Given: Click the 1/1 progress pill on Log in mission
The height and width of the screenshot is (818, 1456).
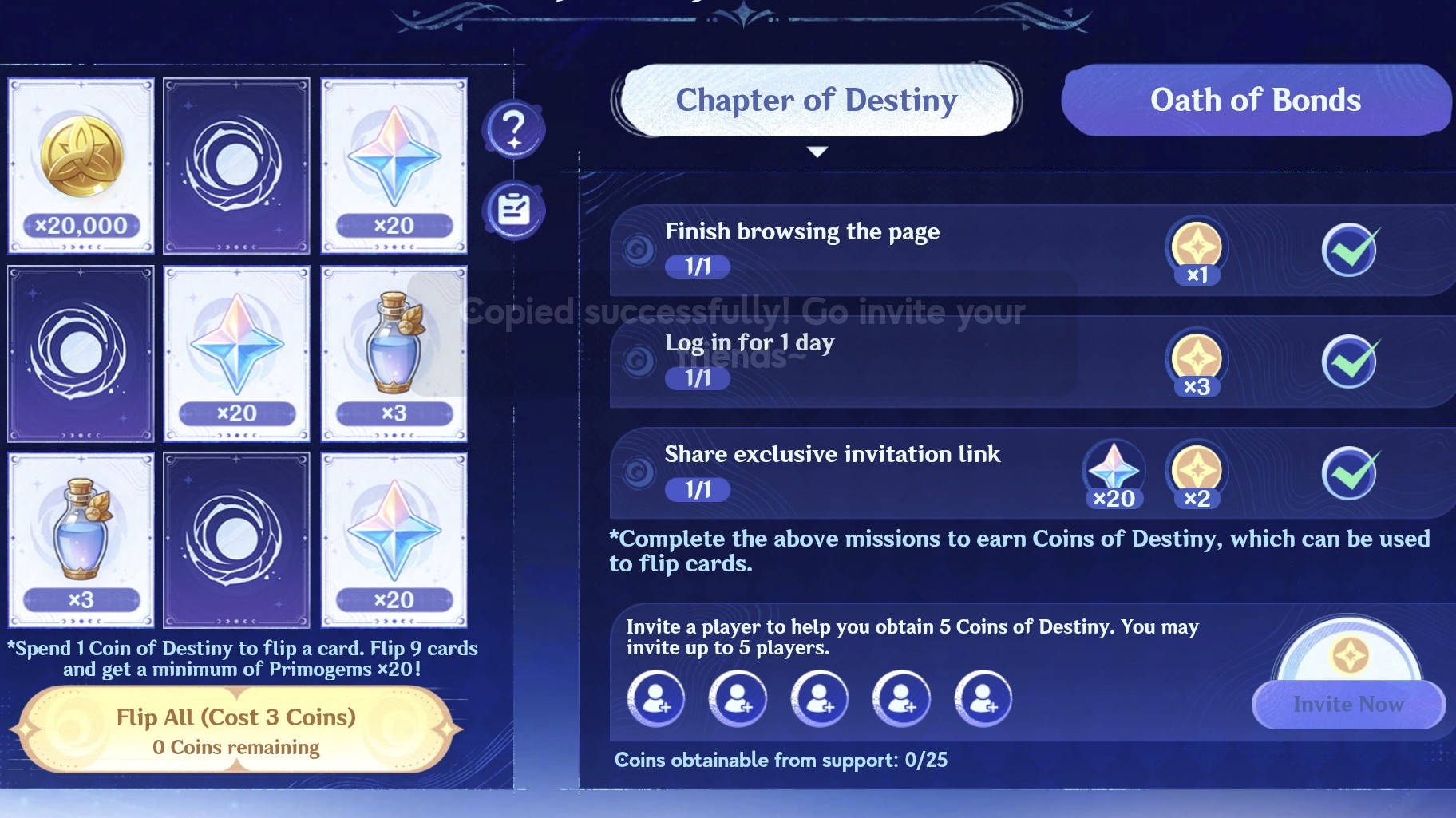Looking at the screenshot, I should pos(697,379).
